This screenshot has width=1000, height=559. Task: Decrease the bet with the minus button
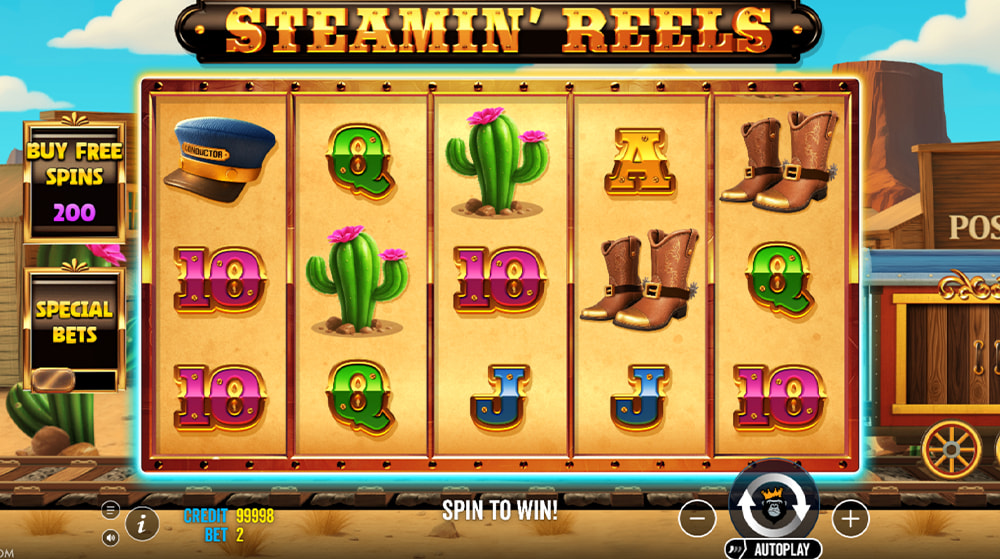point(697,518)
